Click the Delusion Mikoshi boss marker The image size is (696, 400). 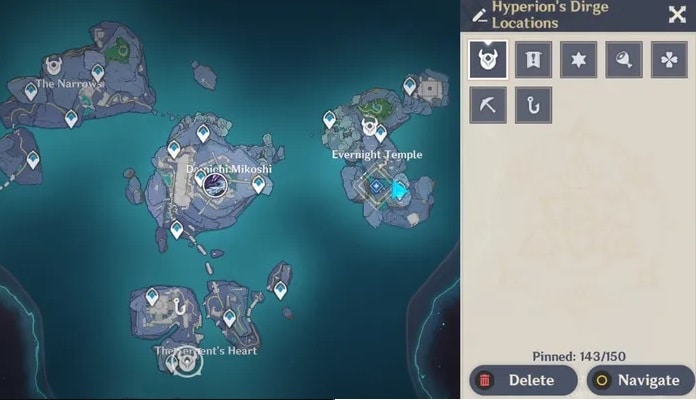(x=213, y=183)
